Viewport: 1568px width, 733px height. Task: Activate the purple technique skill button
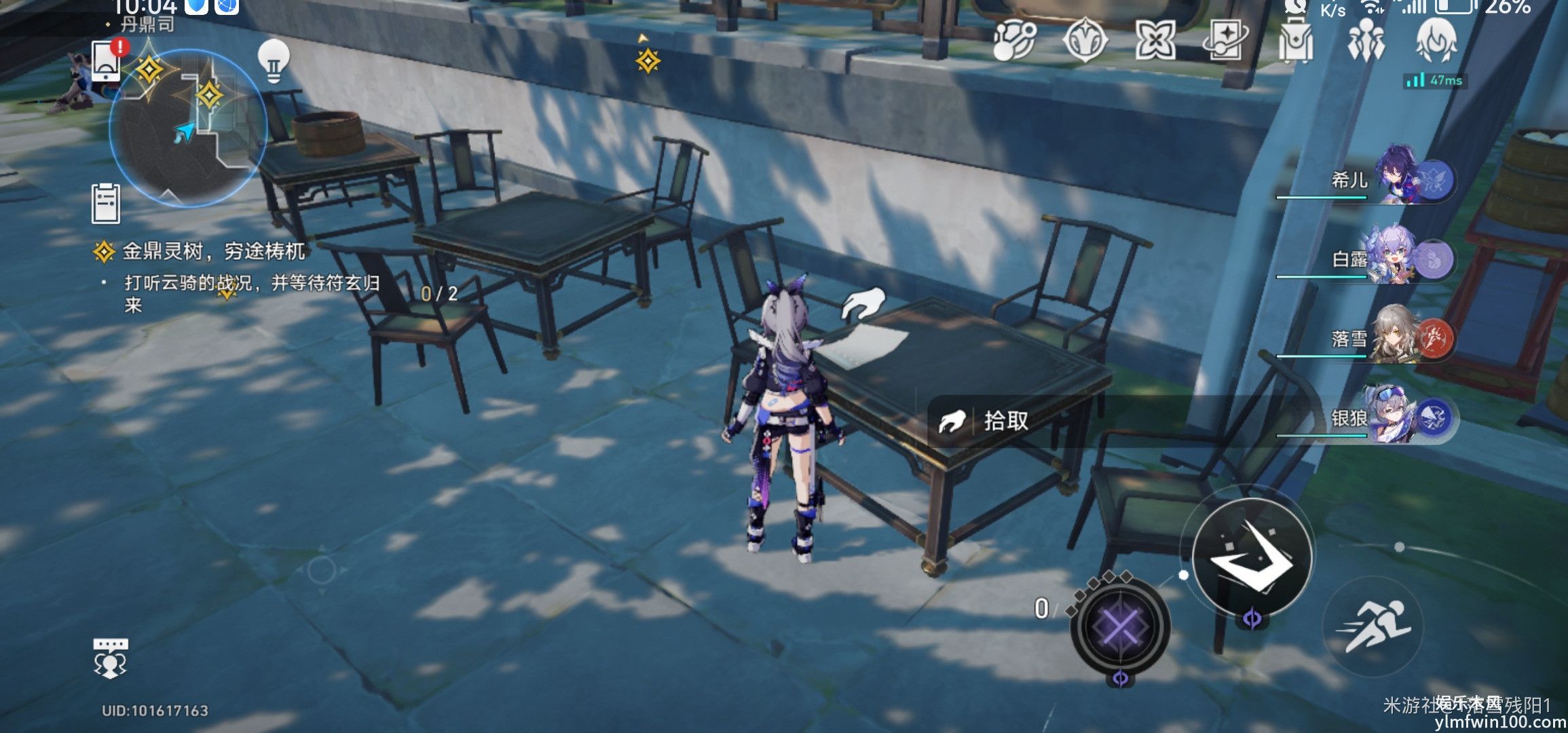1120,626
